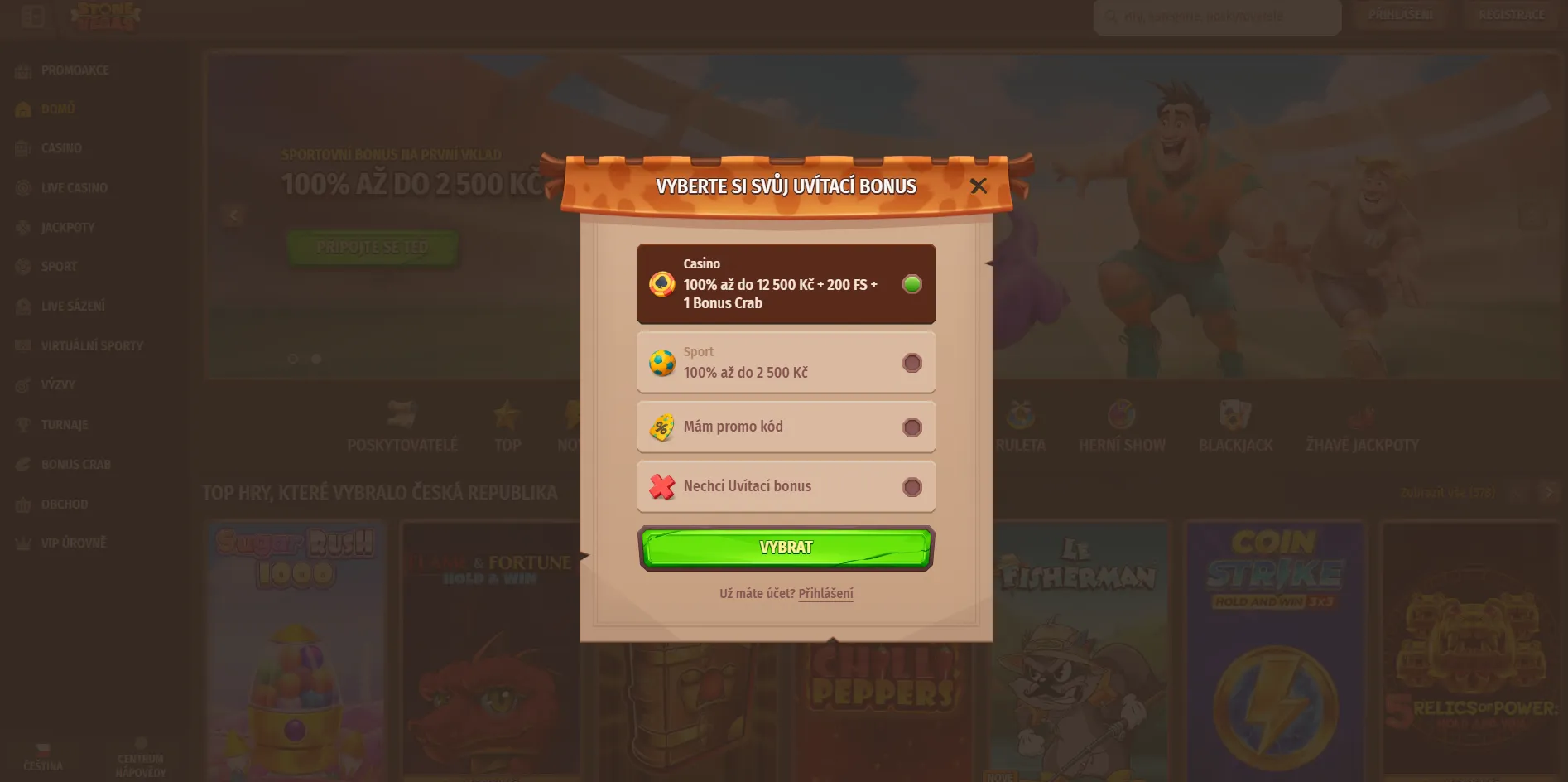This screenshot has height=782, width=1568.
Task: Click the search field in the top bar
Action: tap(1217, 17)
